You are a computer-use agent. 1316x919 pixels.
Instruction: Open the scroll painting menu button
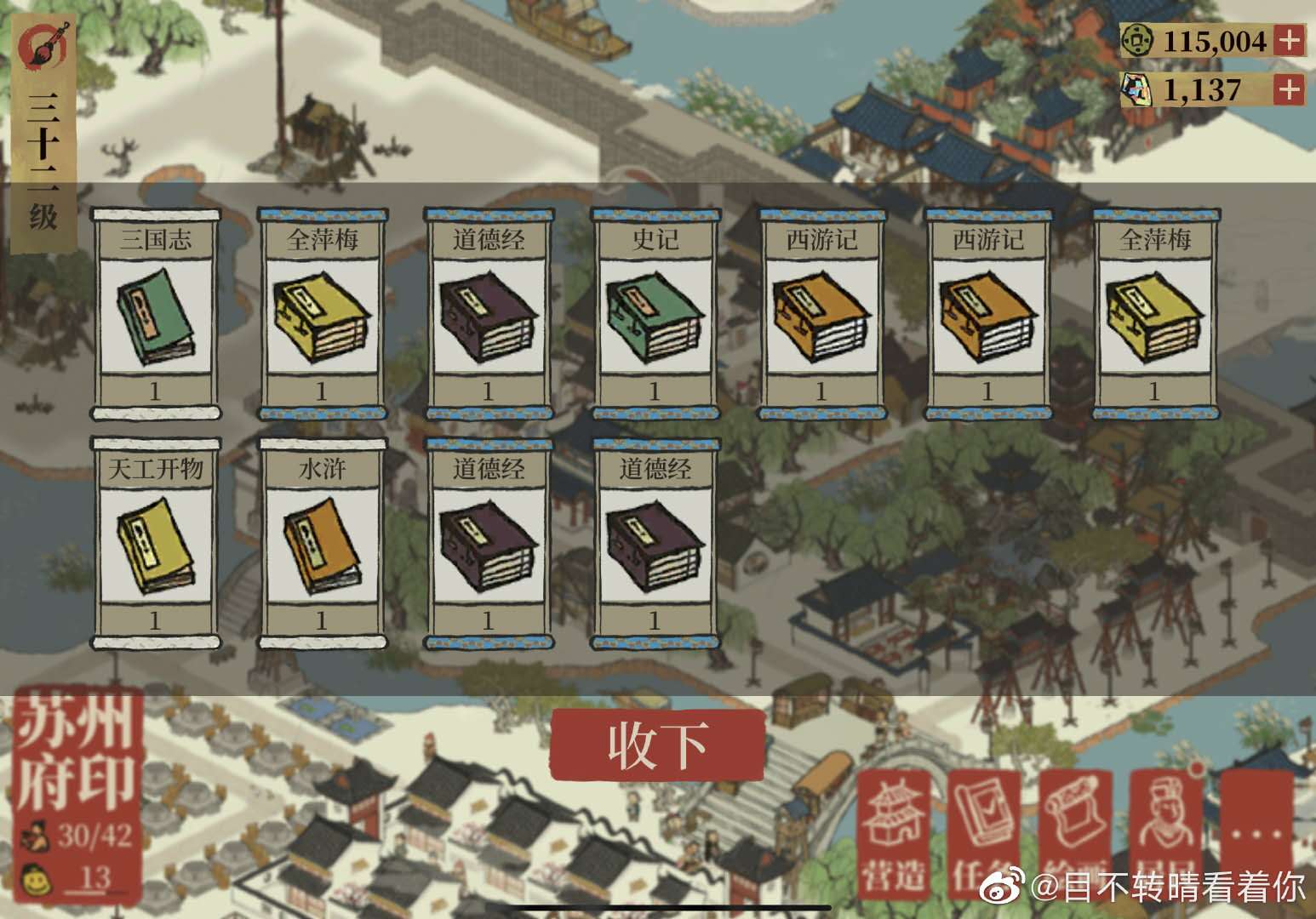[1074, 834]
